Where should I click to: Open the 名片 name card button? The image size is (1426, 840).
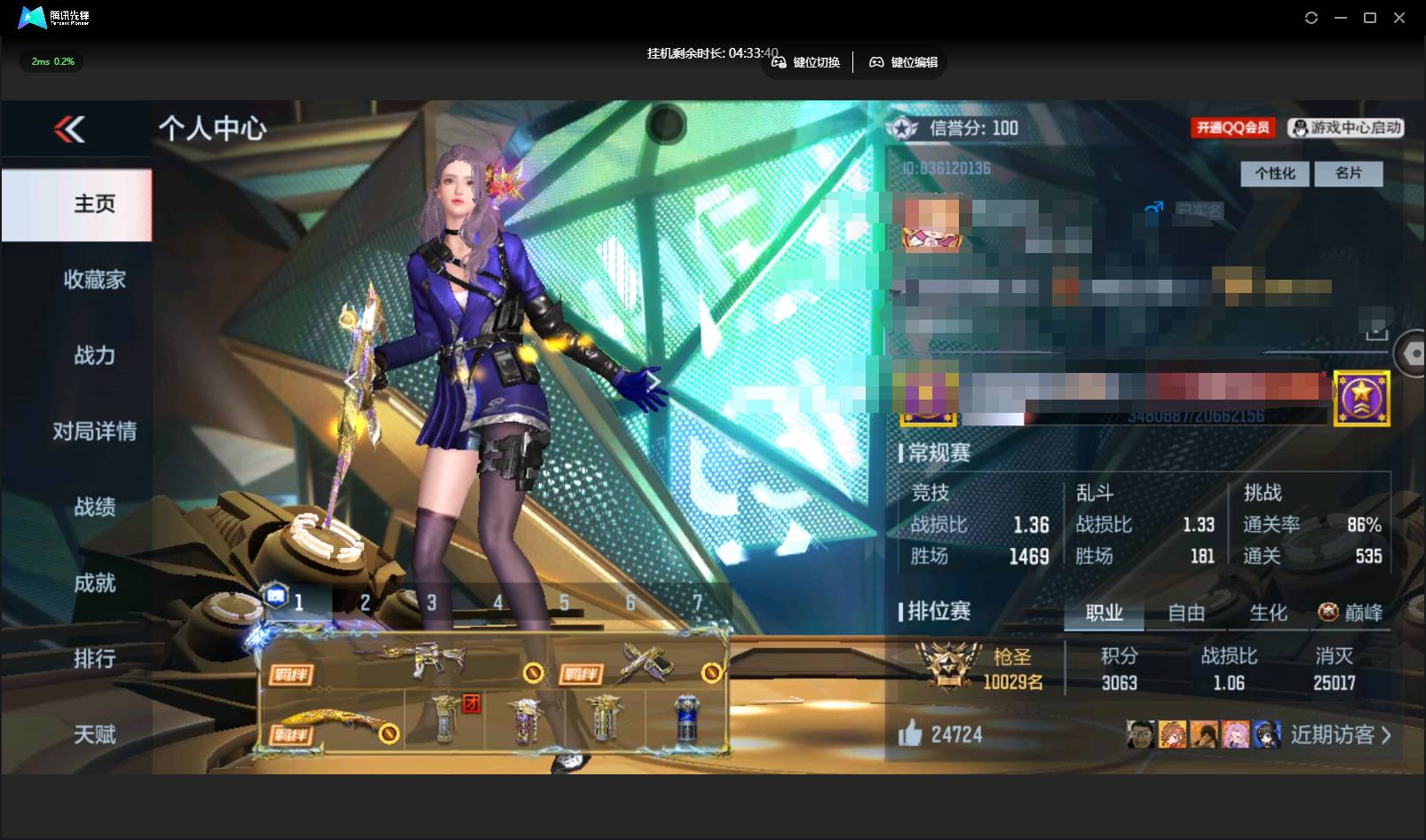pyautogui.click(x=1348, y=173)
